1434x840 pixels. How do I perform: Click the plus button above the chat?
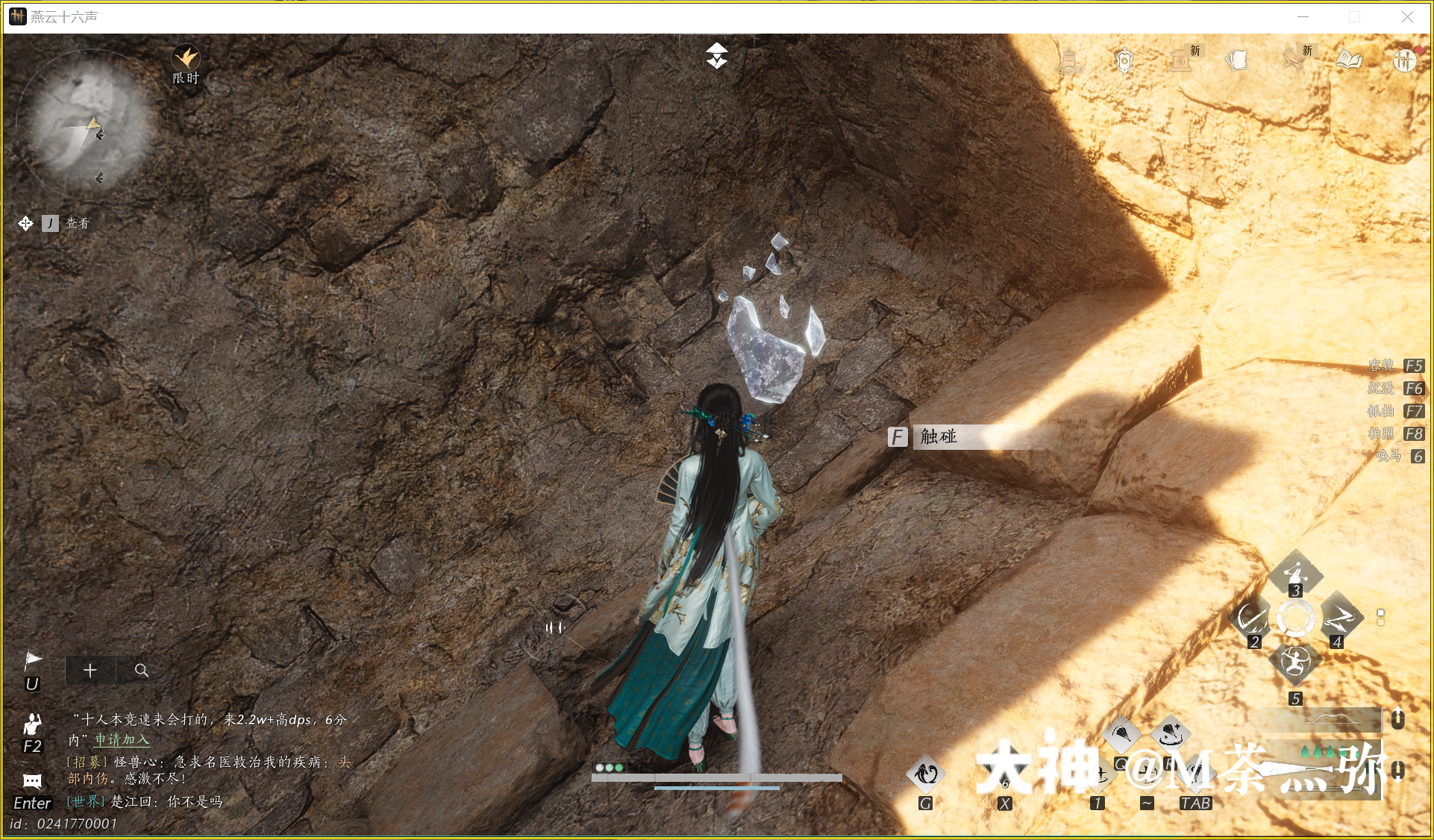[90, 670]
